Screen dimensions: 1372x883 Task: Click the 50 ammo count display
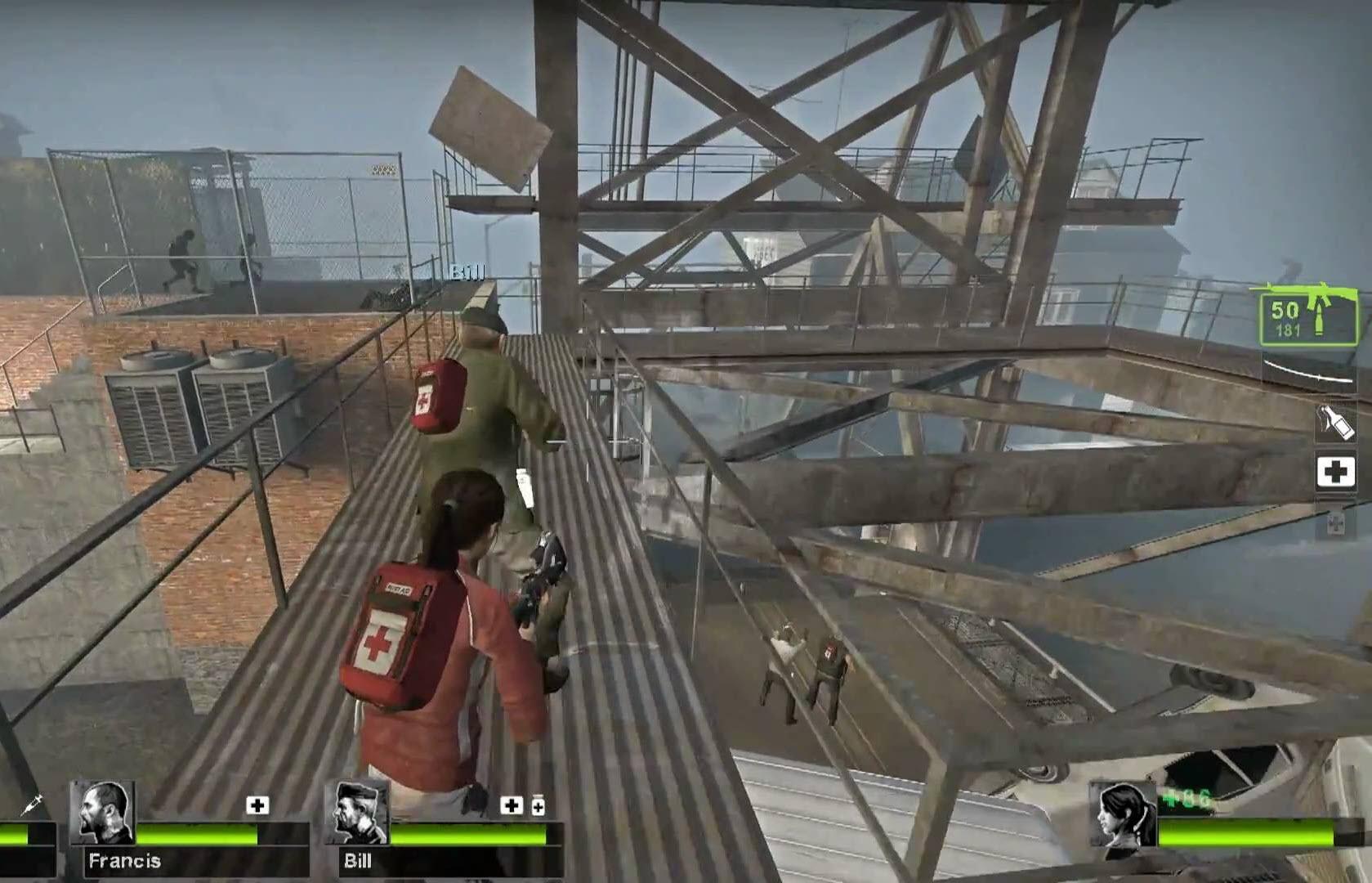coord(1283,311)
